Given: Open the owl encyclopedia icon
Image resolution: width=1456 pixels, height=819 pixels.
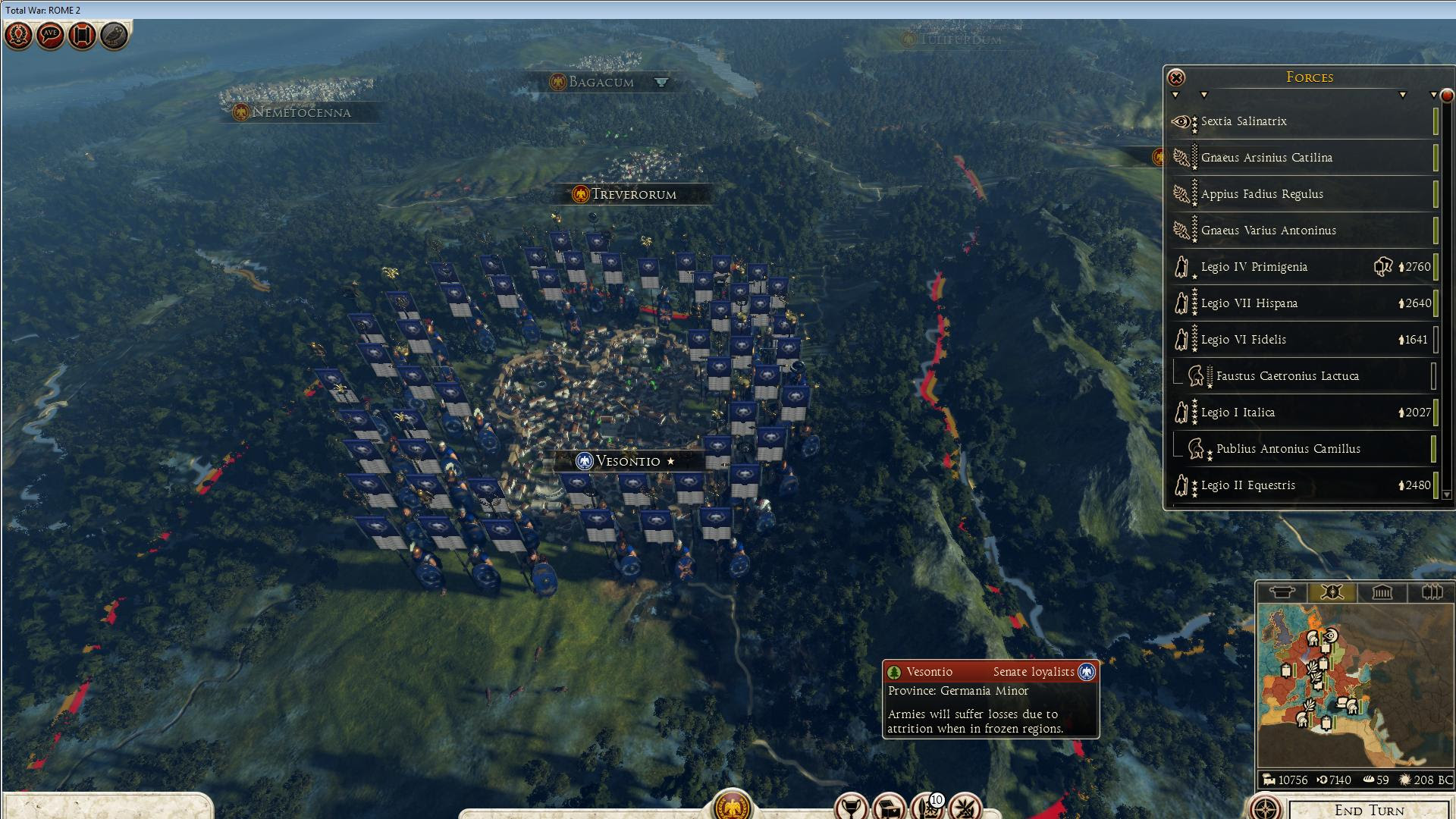Looking at the screenshot, I should [x=114, y=35].
